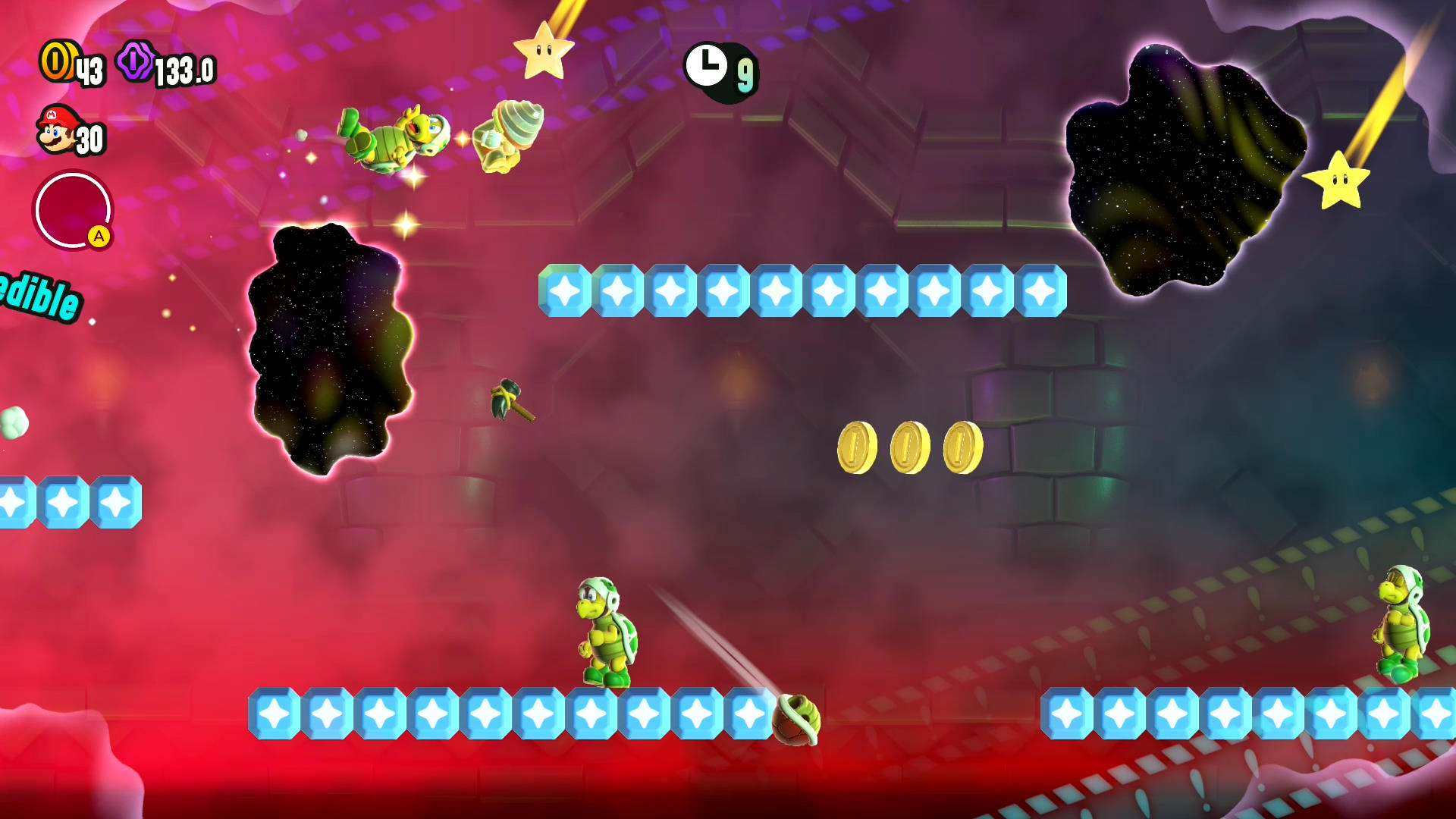Click the gold coin counter icon
1456x819 pixels.
[x=57, y=61]
